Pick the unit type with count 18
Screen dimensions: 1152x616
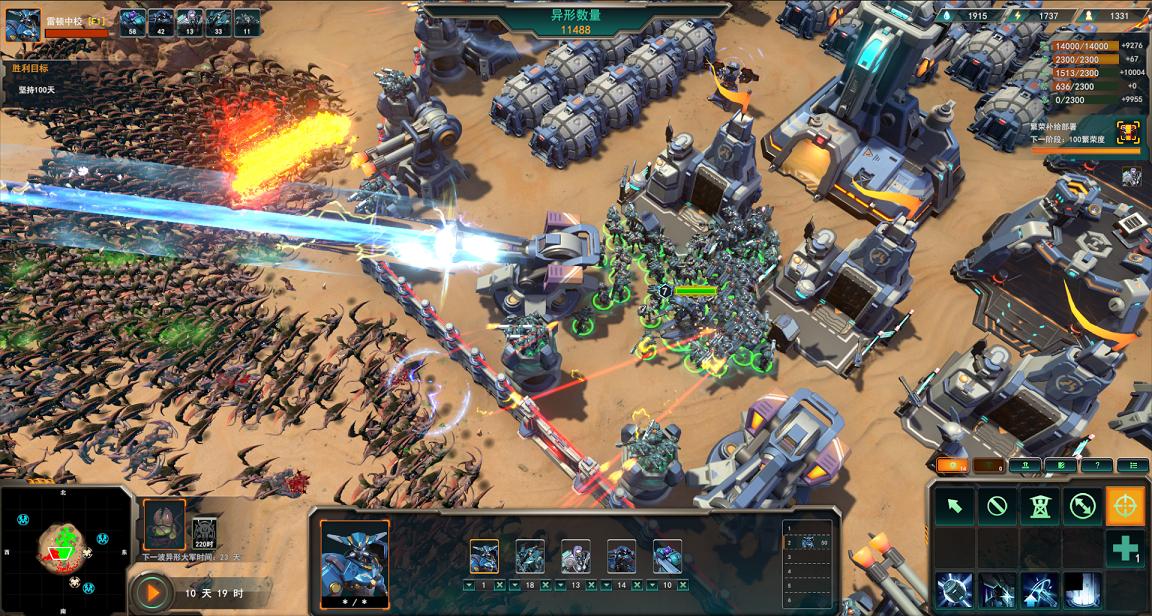(x=530, y=557)
